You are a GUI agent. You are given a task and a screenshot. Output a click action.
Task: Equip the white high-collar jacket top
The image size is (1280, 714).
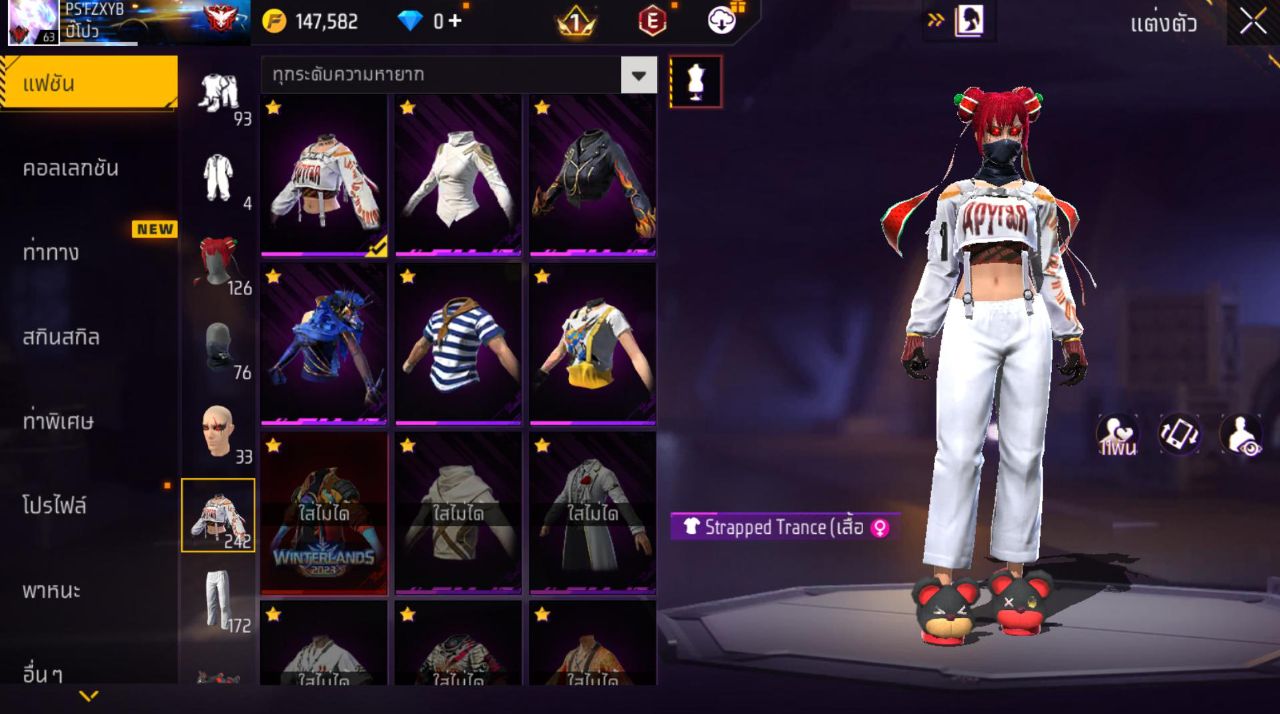pyautogui.click(x=458, y=177)
